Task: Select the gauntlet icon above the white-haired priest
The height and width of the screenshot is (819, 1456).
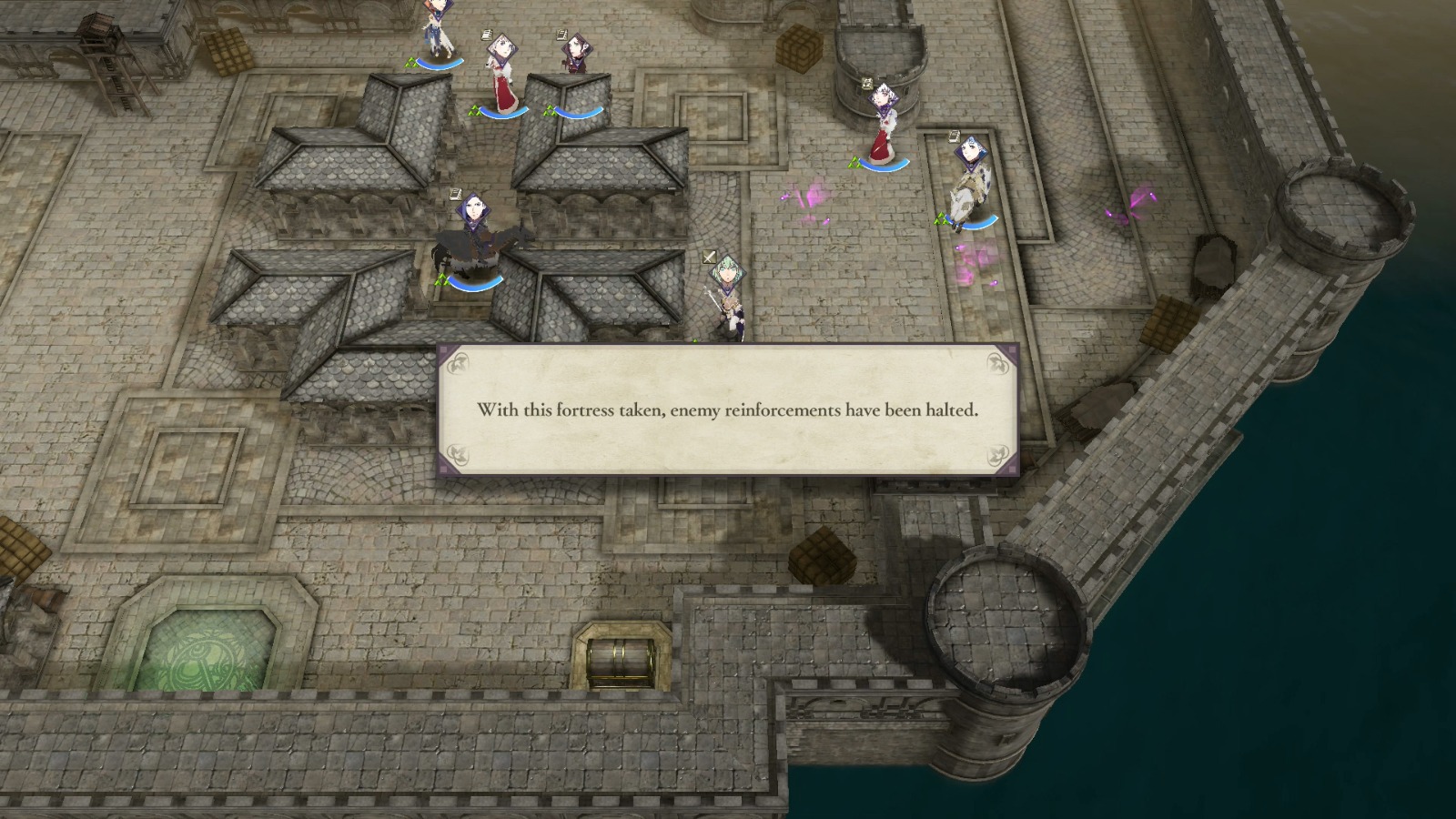Action: click(866, 82)
